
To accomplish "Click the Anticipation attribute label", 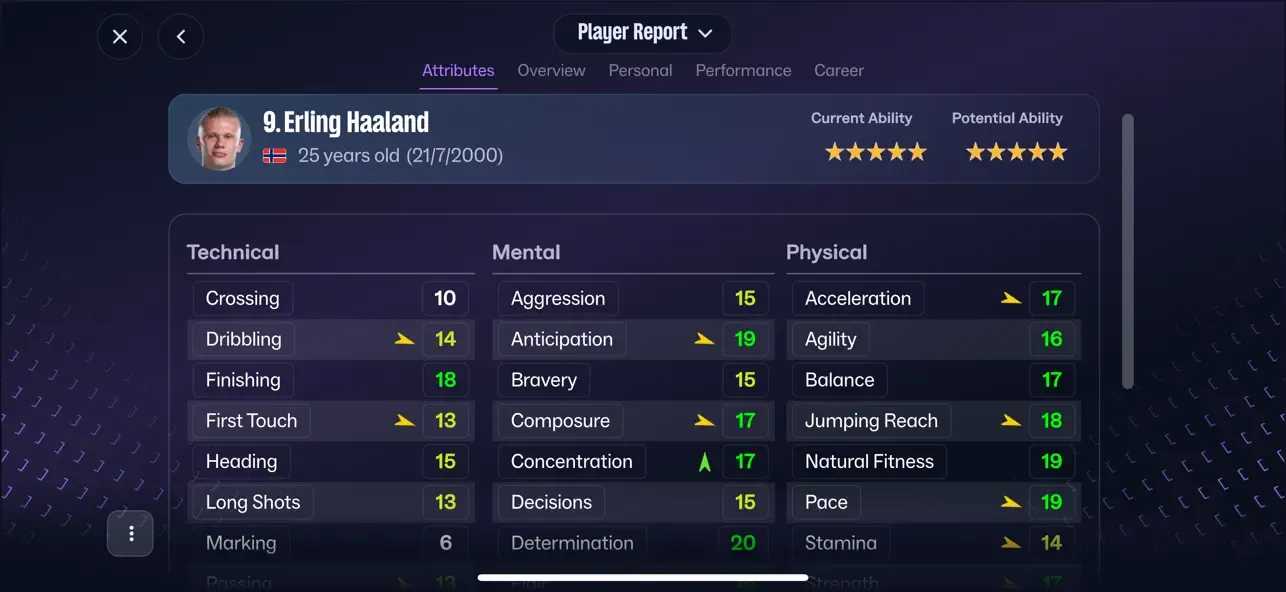I will pos(562,339).
